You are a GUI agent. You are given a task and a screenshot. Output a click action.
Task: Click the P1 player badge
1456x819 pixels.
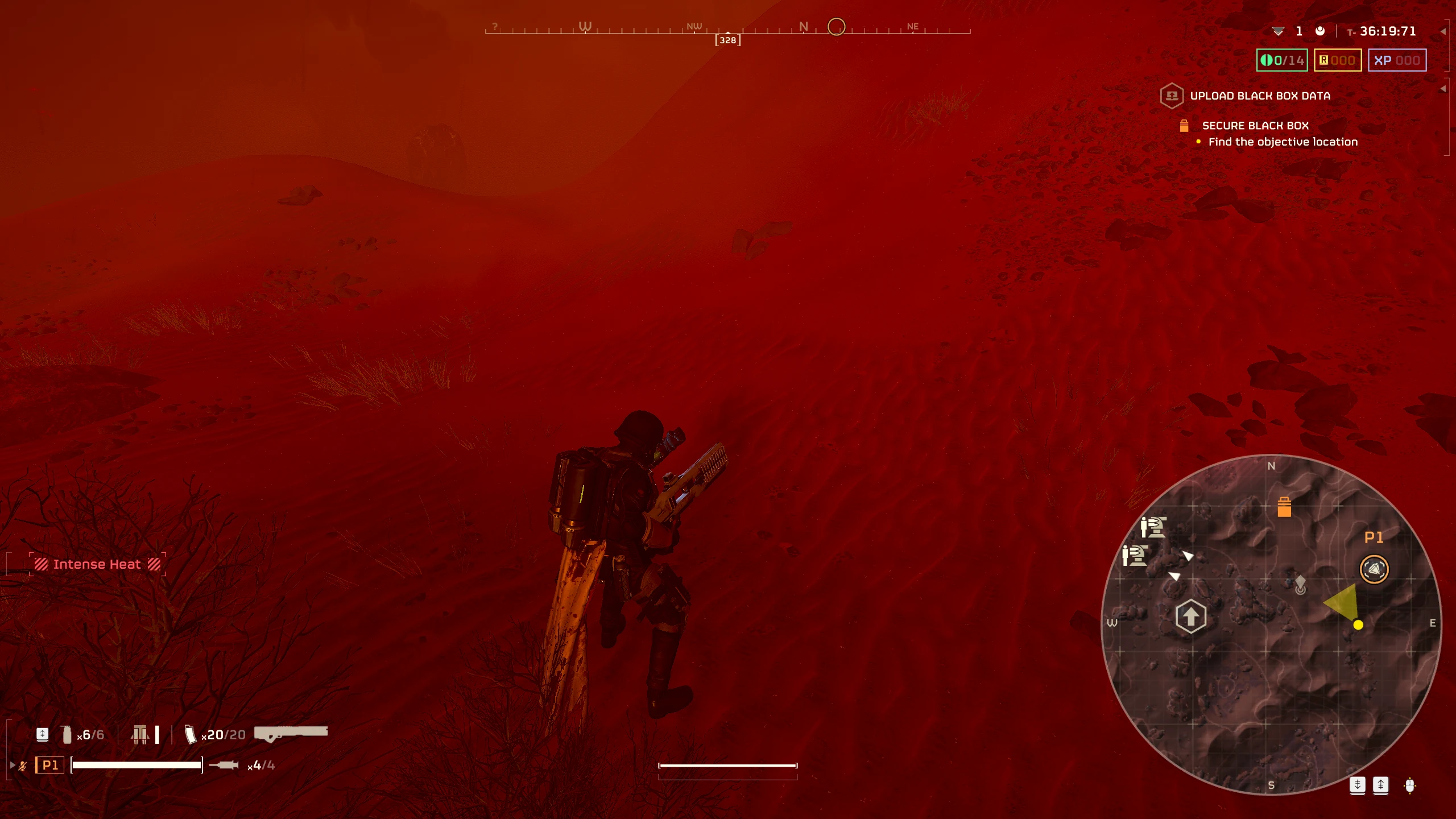tap(50, 765)
